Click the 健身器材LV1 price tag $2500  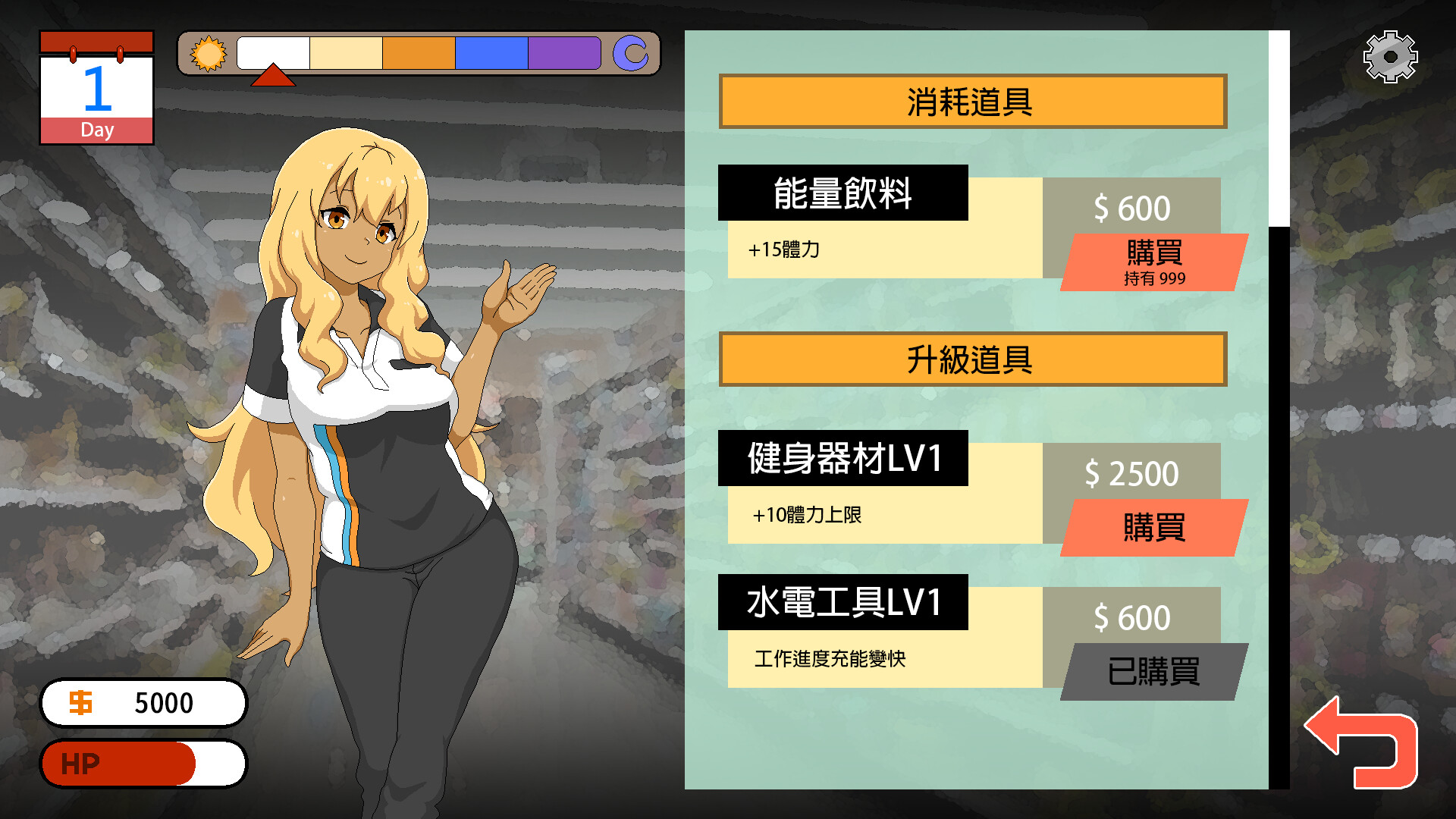coord(1131,472)
